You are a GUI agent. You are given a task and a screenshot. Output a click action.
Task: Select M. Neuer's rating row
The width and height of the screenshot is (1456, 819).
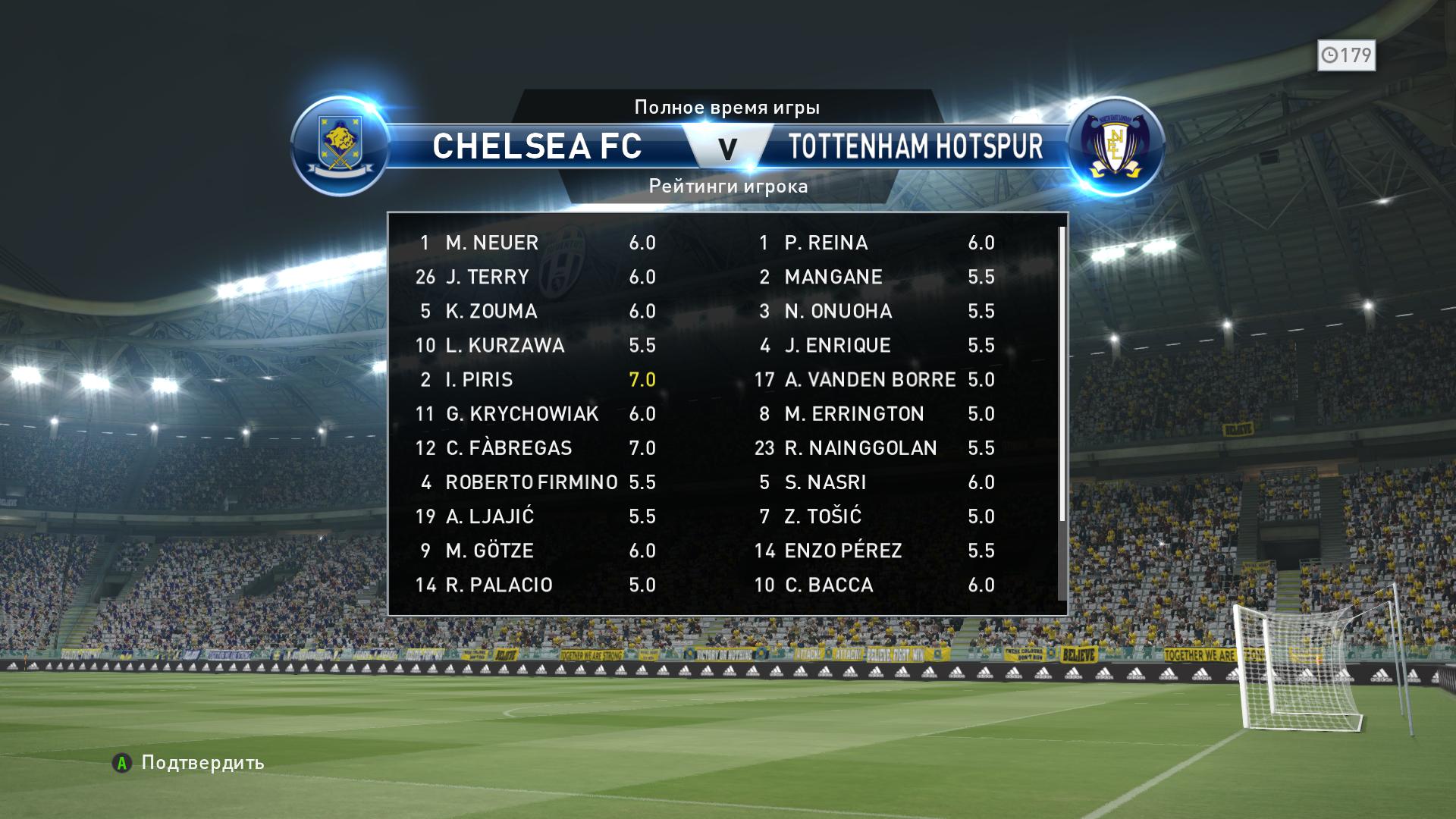pyautogui.click(x=535, y=243)
